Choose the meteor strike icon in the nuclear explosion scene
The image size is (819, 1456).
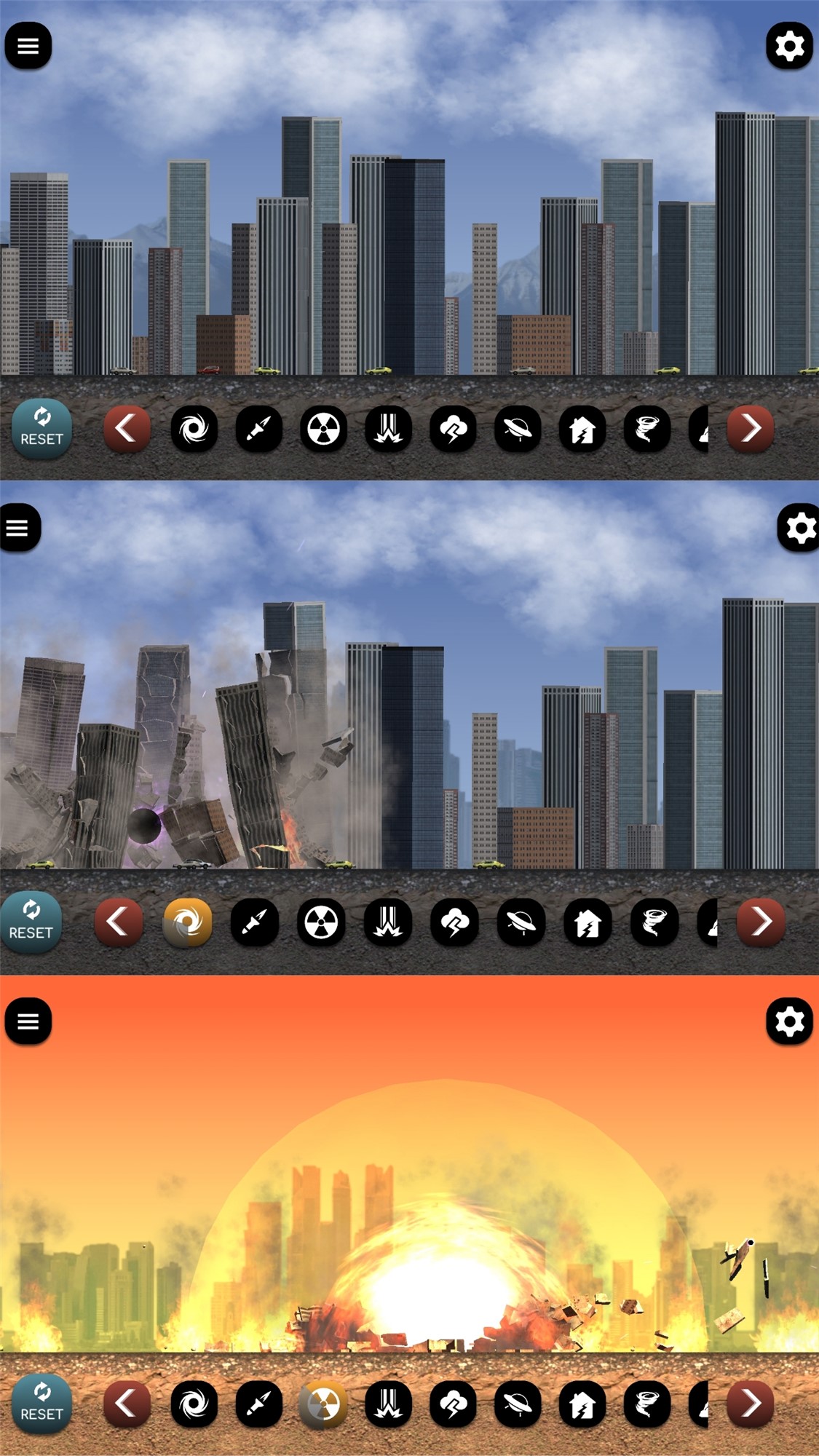point(388,1404)
